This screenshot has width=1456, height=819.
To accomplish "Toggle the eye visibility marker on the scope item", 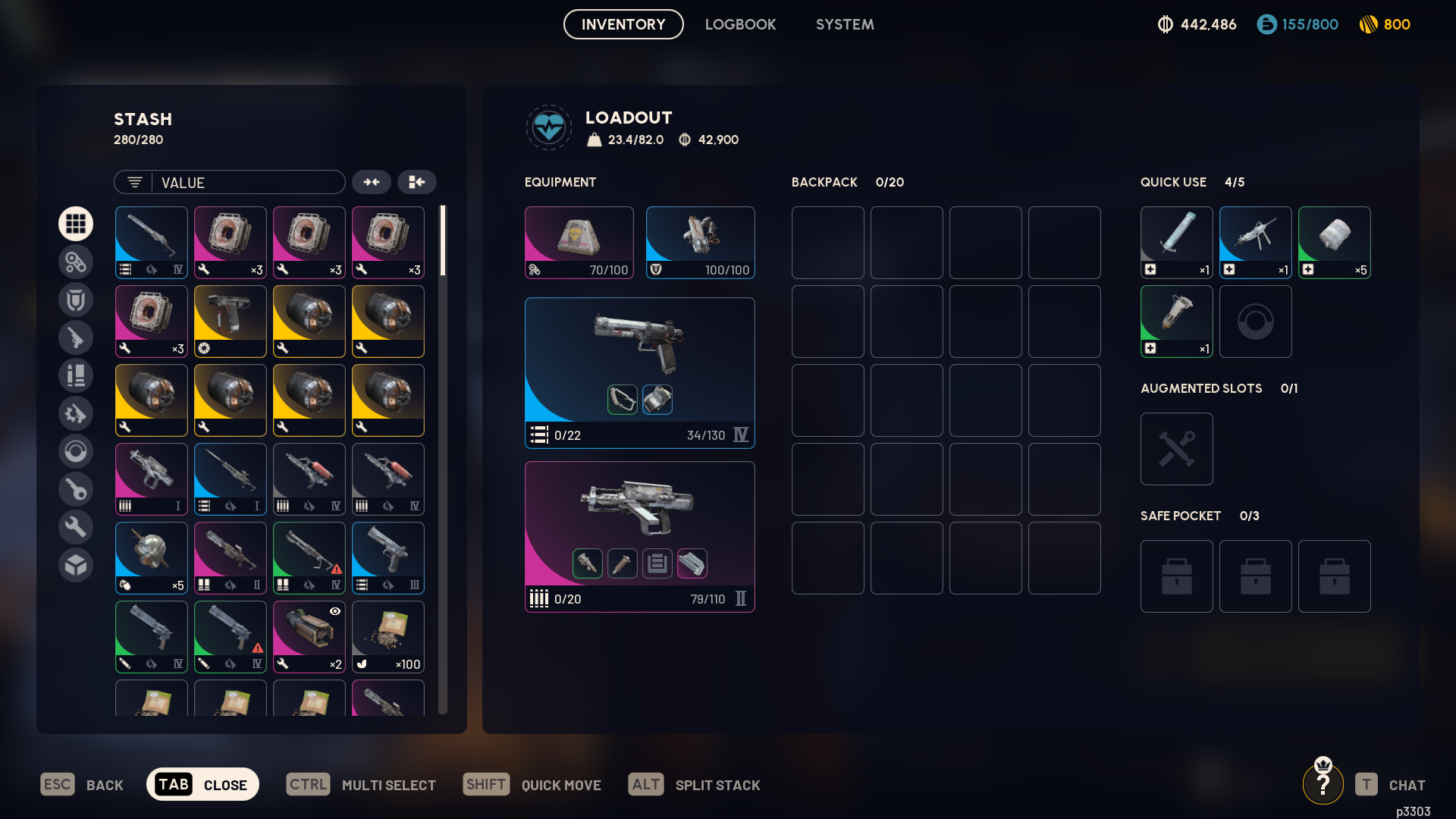I will click(x=334, y=611).
